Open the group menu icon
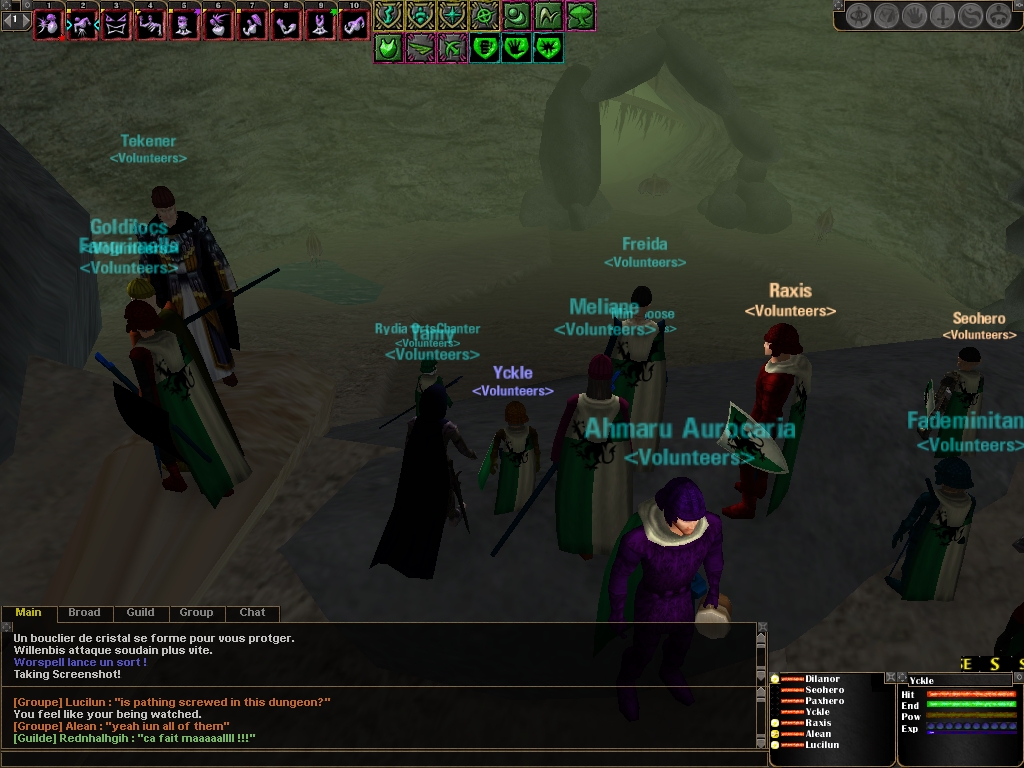This screenshot has height=768, width=1024. tap(998, 16)
